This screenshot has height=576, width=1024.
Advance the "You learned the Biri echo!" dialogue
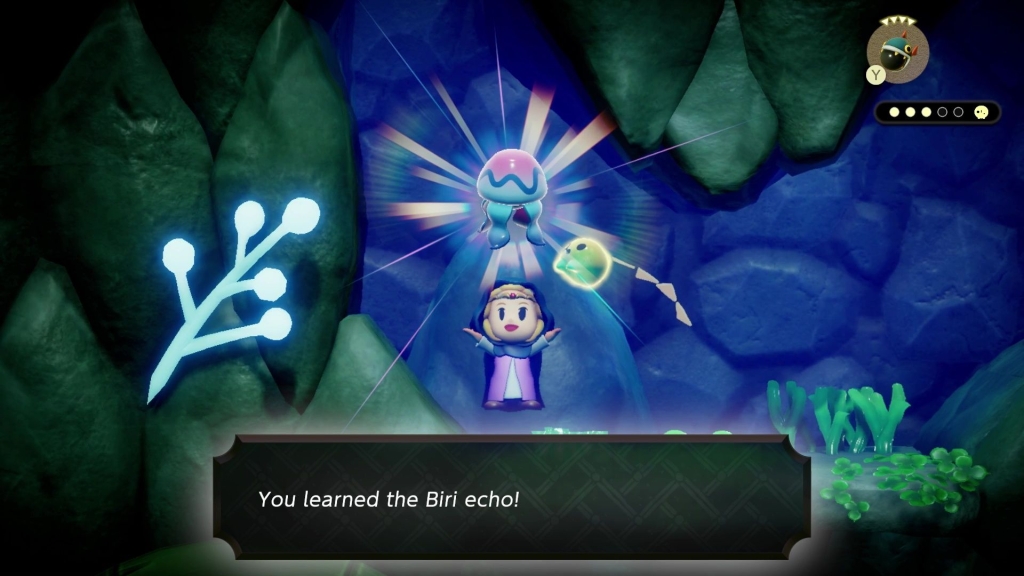tap(511, 497)
